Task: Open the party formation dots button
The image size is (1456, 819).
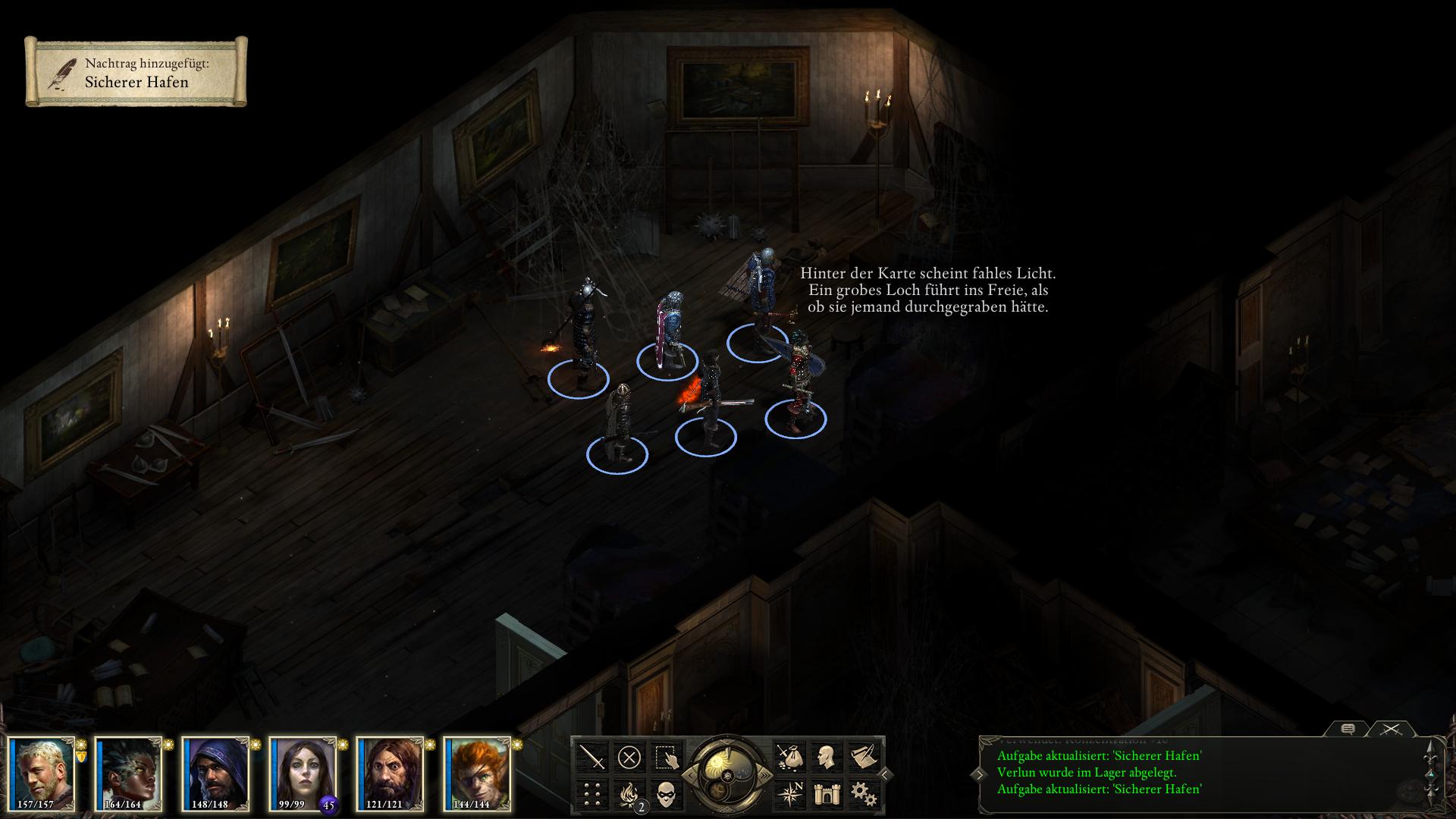Action: pos(592,793)
